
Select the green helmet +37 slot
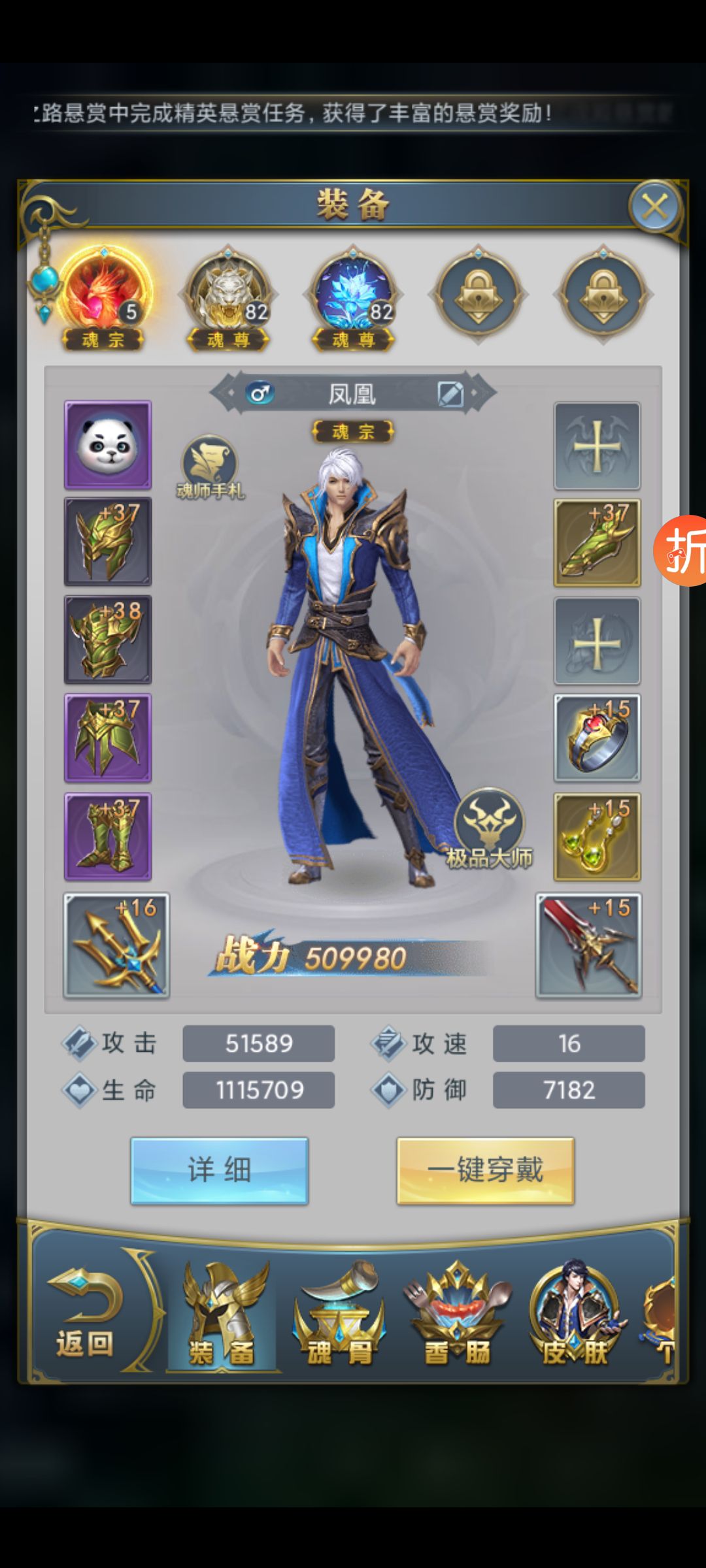[x=108, y=542]
